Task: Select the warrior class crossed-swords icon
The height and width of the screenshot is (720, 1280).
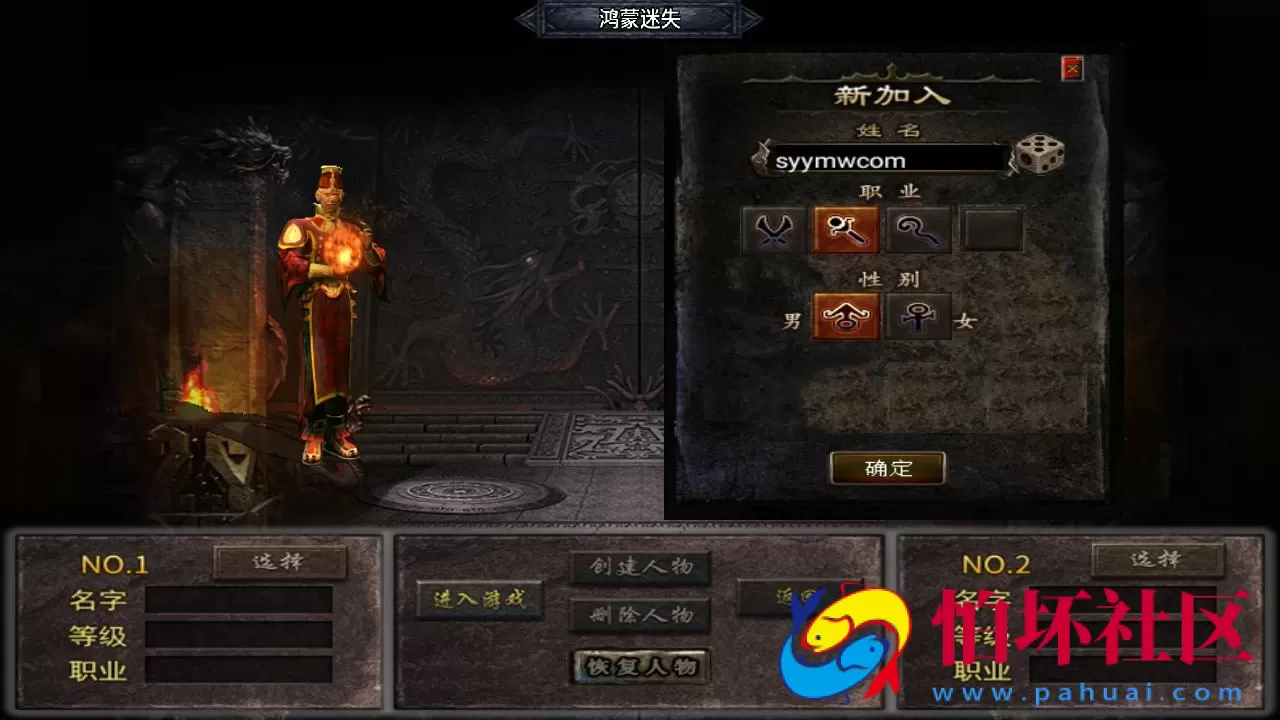Action: 773,229
